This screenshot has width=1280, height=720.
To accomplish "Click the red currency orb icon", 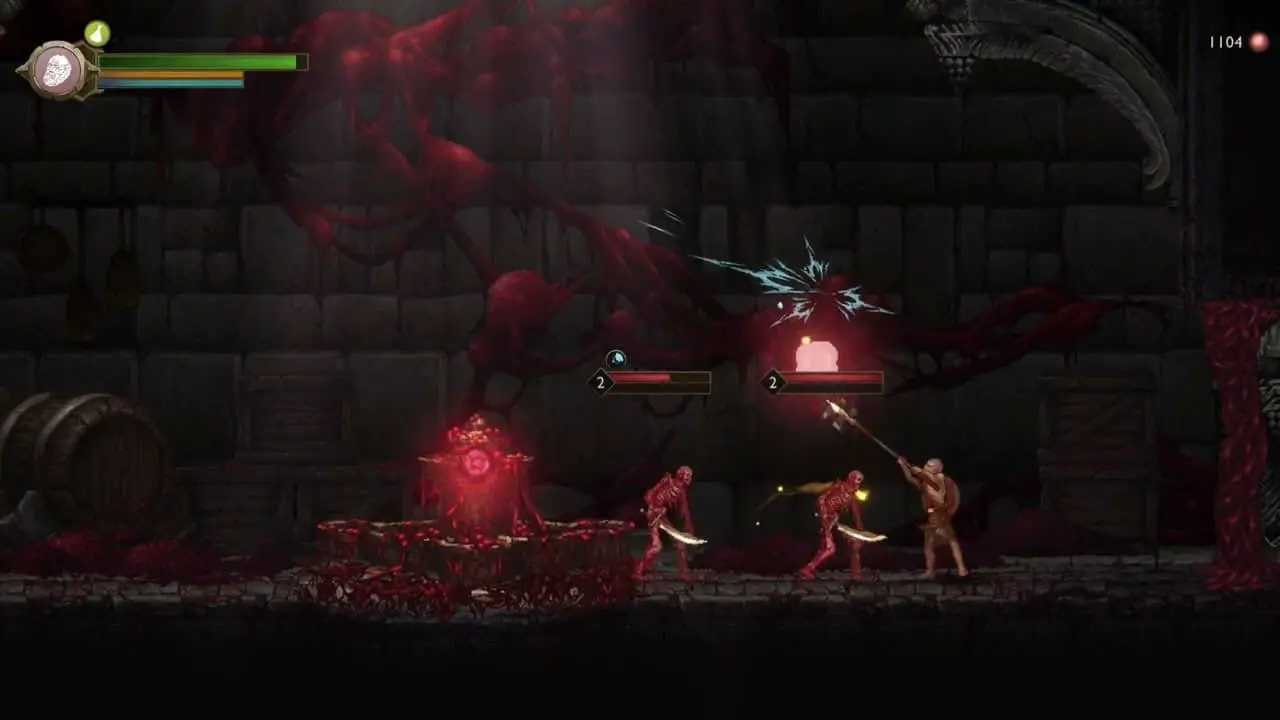I will (1258, 42).
